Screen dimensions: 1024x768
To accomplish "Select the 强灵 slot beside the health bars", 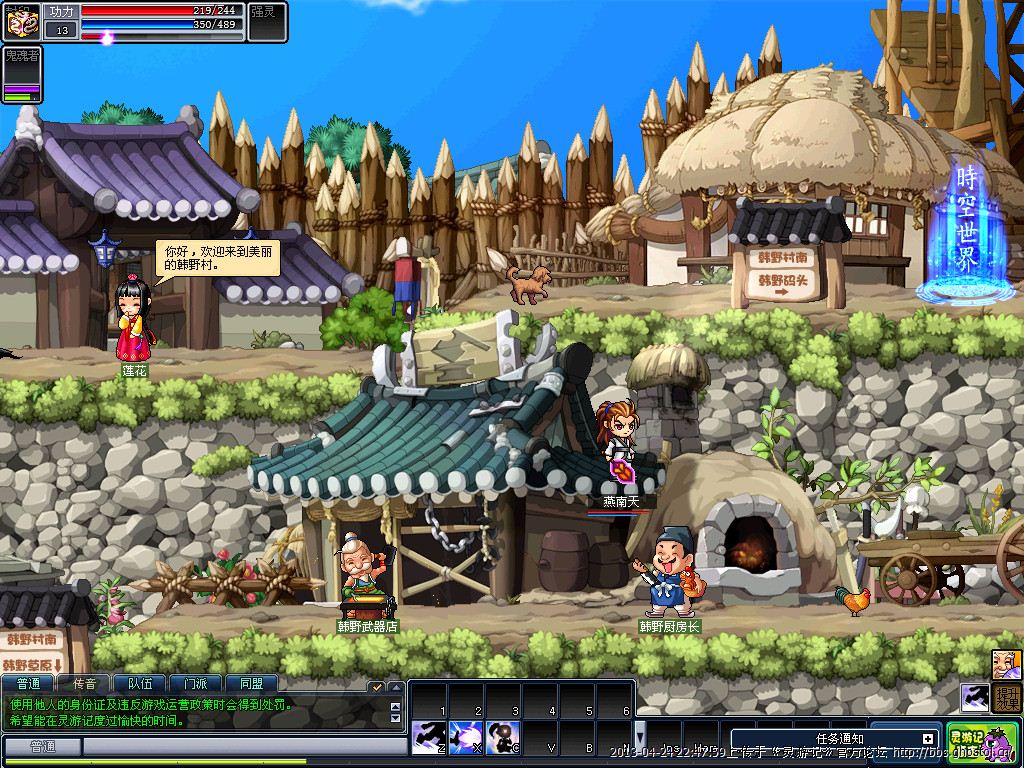I will (268, 22).
